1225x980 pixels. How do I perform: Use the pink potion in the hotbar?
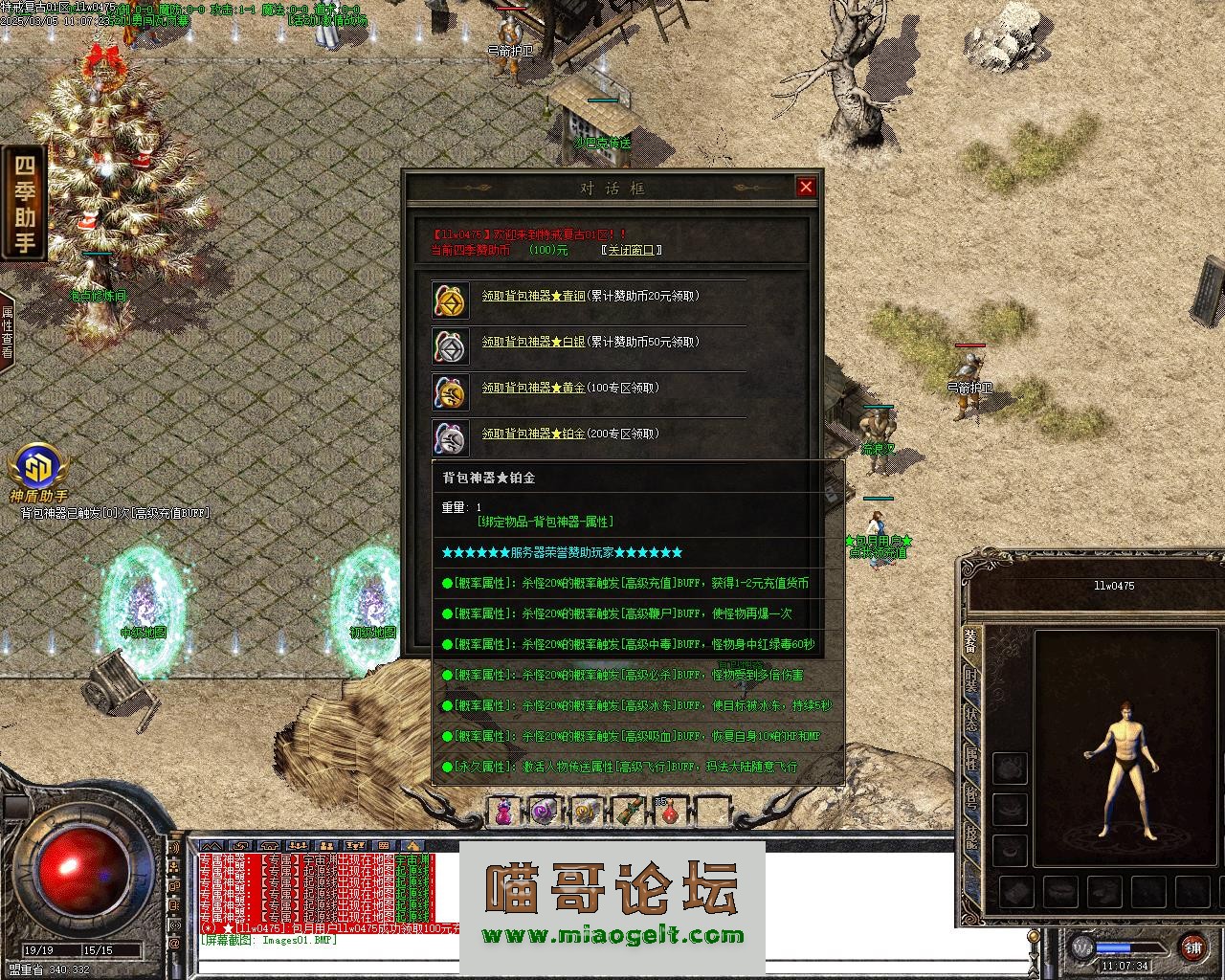[x=502, y=813]
